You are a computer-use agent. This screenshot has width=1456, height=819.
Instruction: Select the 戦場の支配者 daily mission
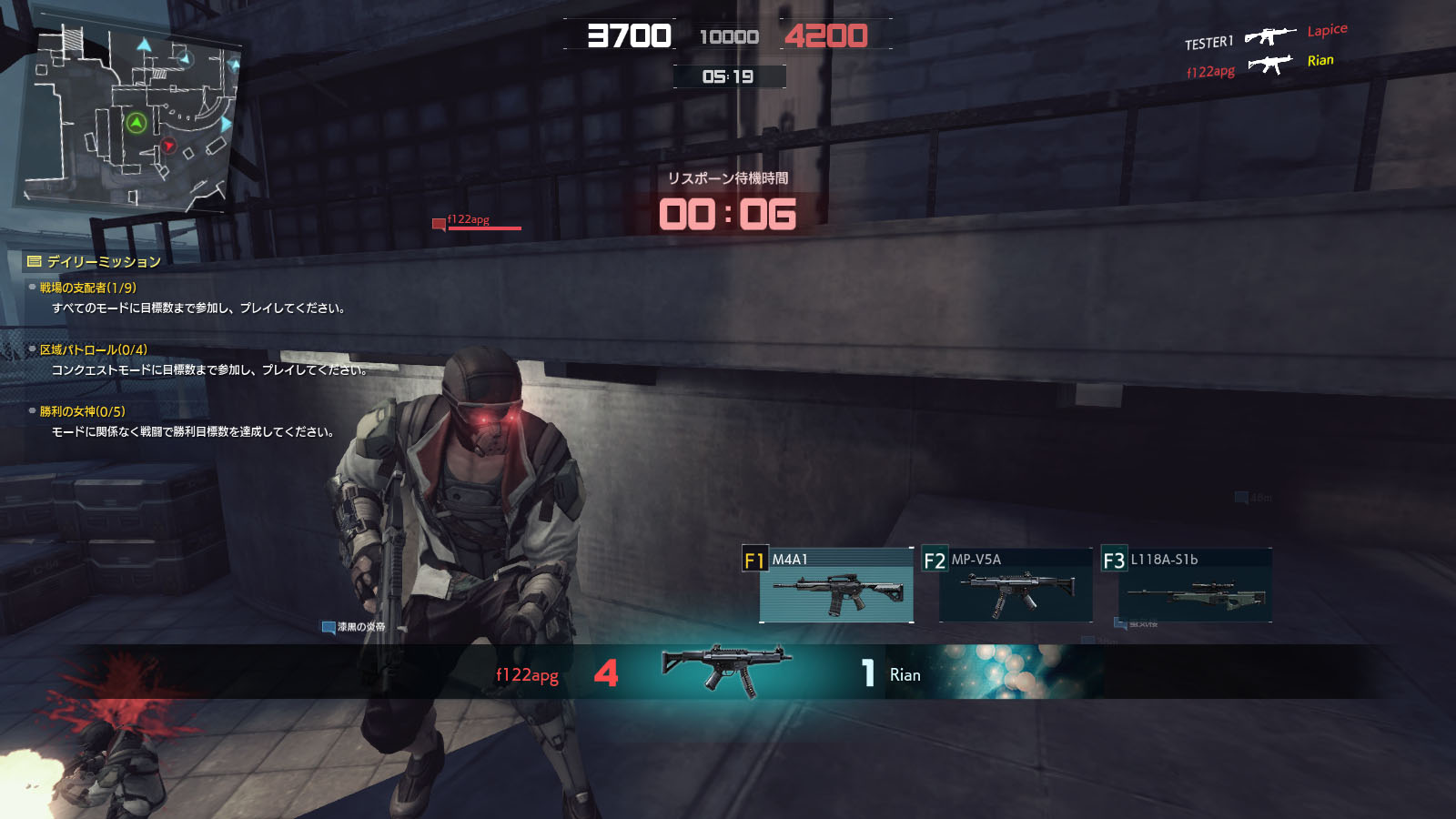tap(87, 288)
